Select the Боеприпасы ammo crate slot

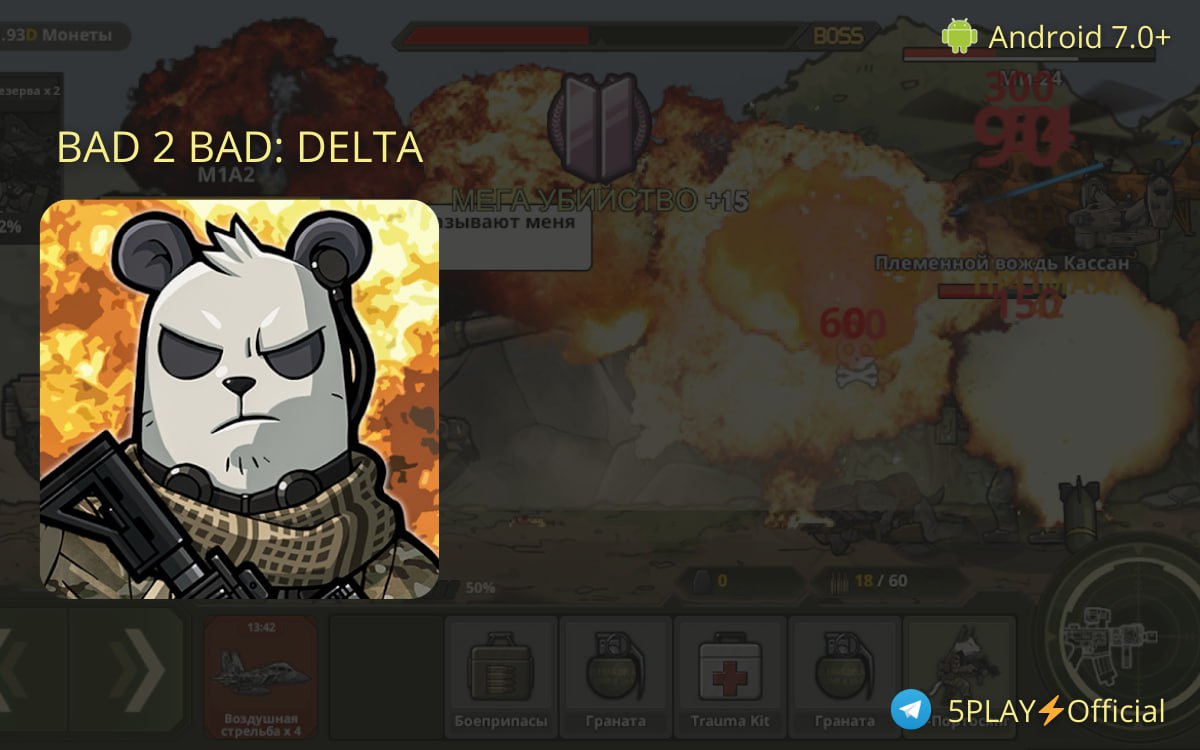coord(501,675)
